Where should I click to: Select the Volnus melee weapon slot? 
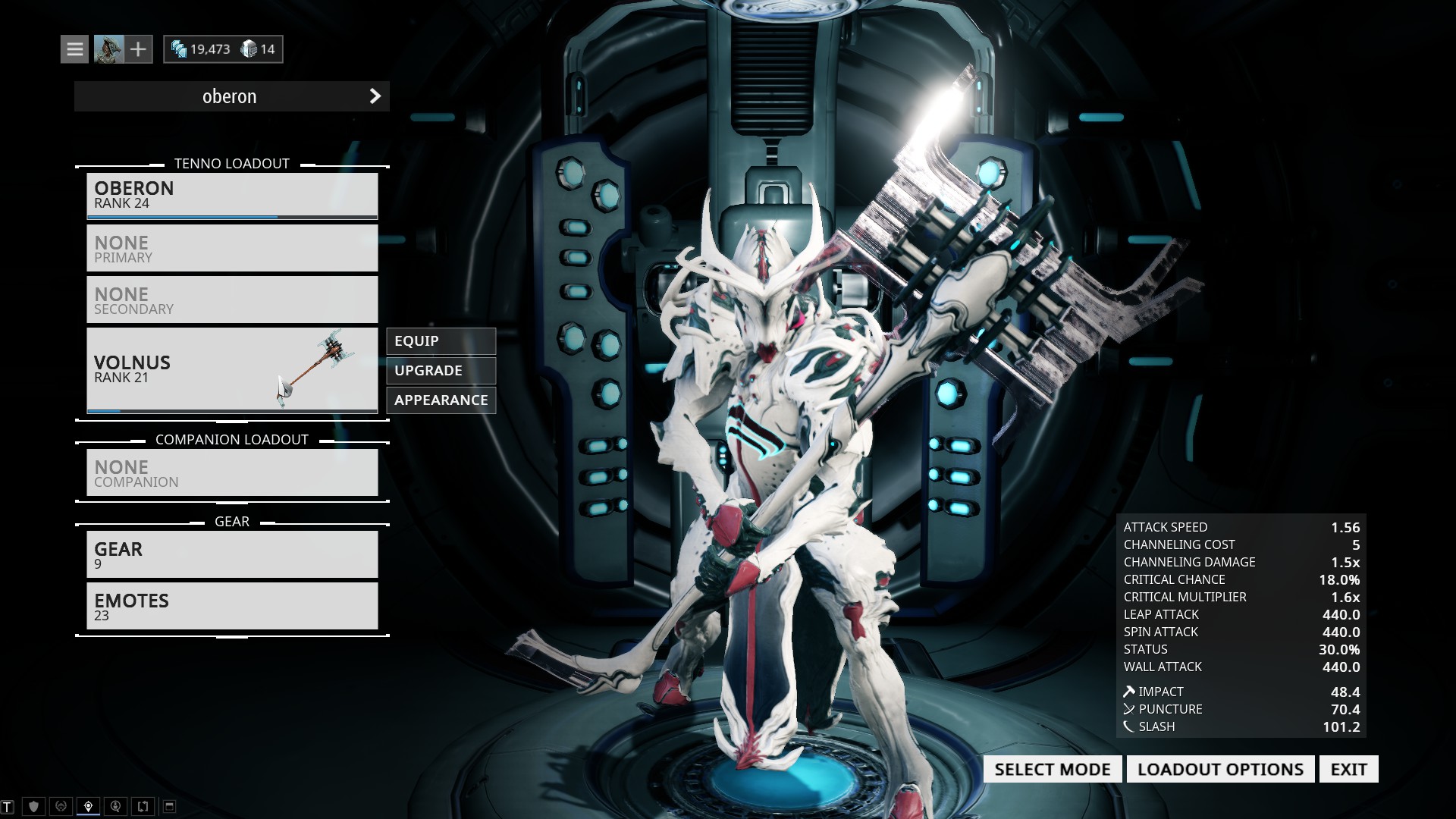coord(232,370)
